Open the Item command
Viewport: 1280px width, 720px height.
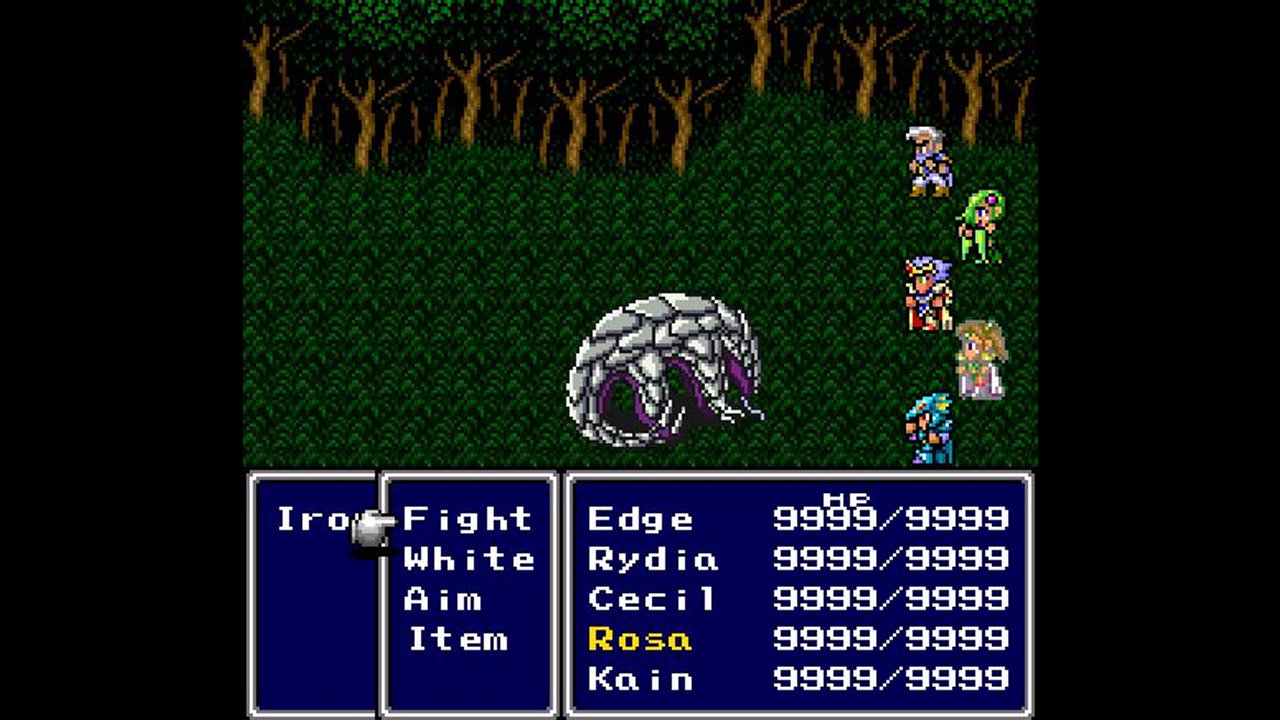click(x=458, y=639)
